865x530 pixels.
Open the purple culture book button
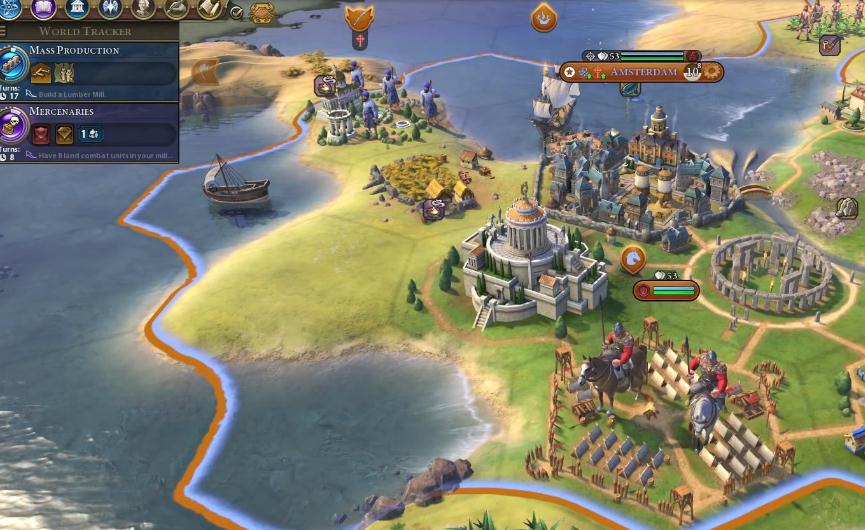(44, 9)
